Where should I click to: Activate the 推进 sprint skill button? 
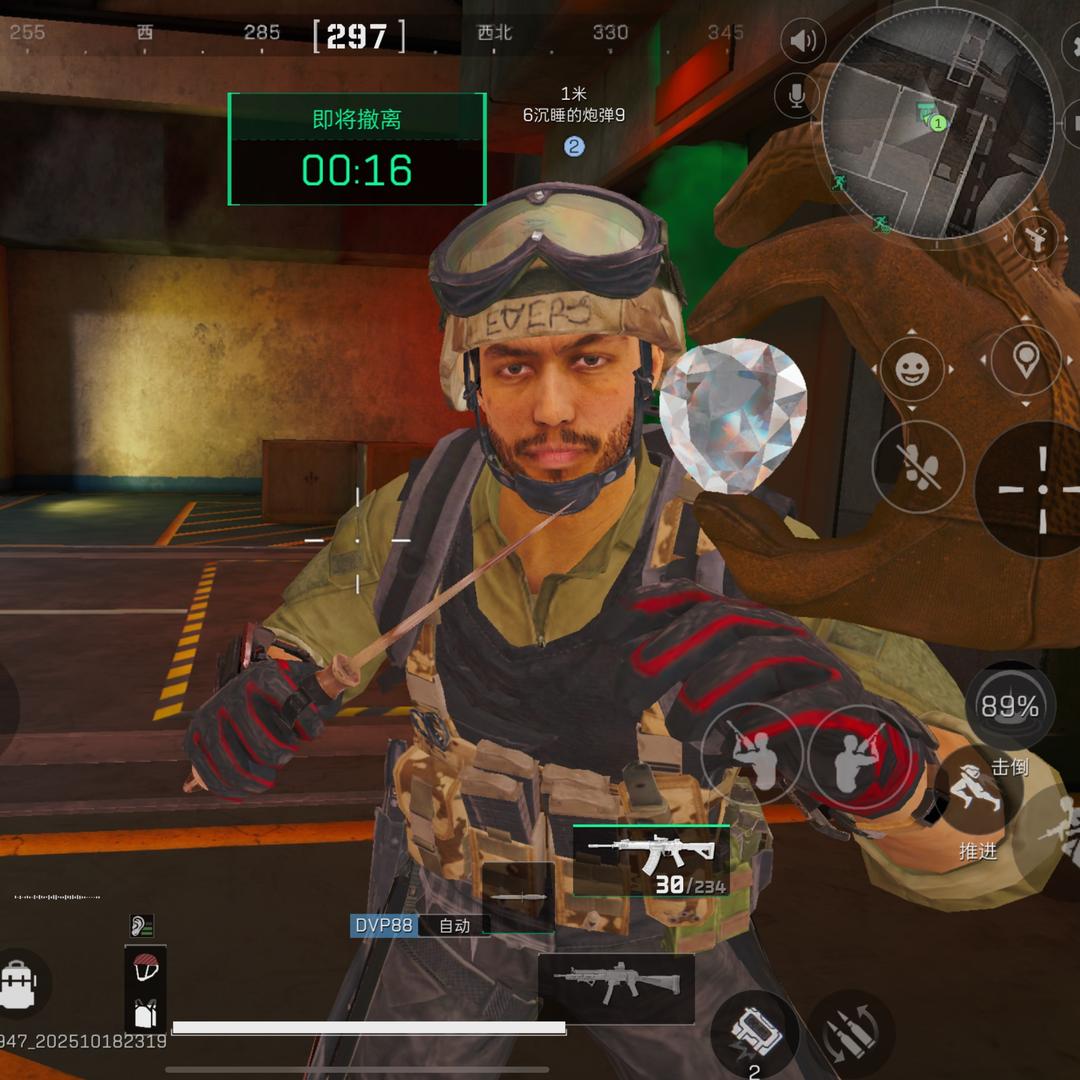click(977, 800)
